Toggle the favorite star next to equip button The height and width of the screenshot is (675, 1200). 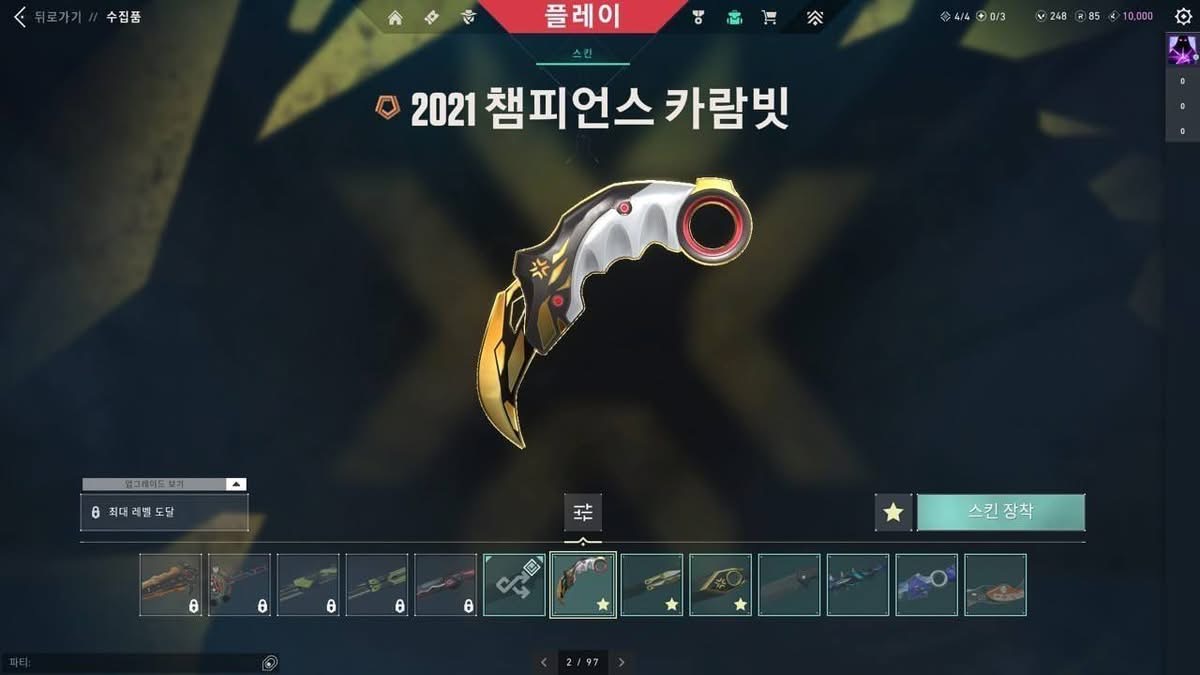[x=893, y=512]
